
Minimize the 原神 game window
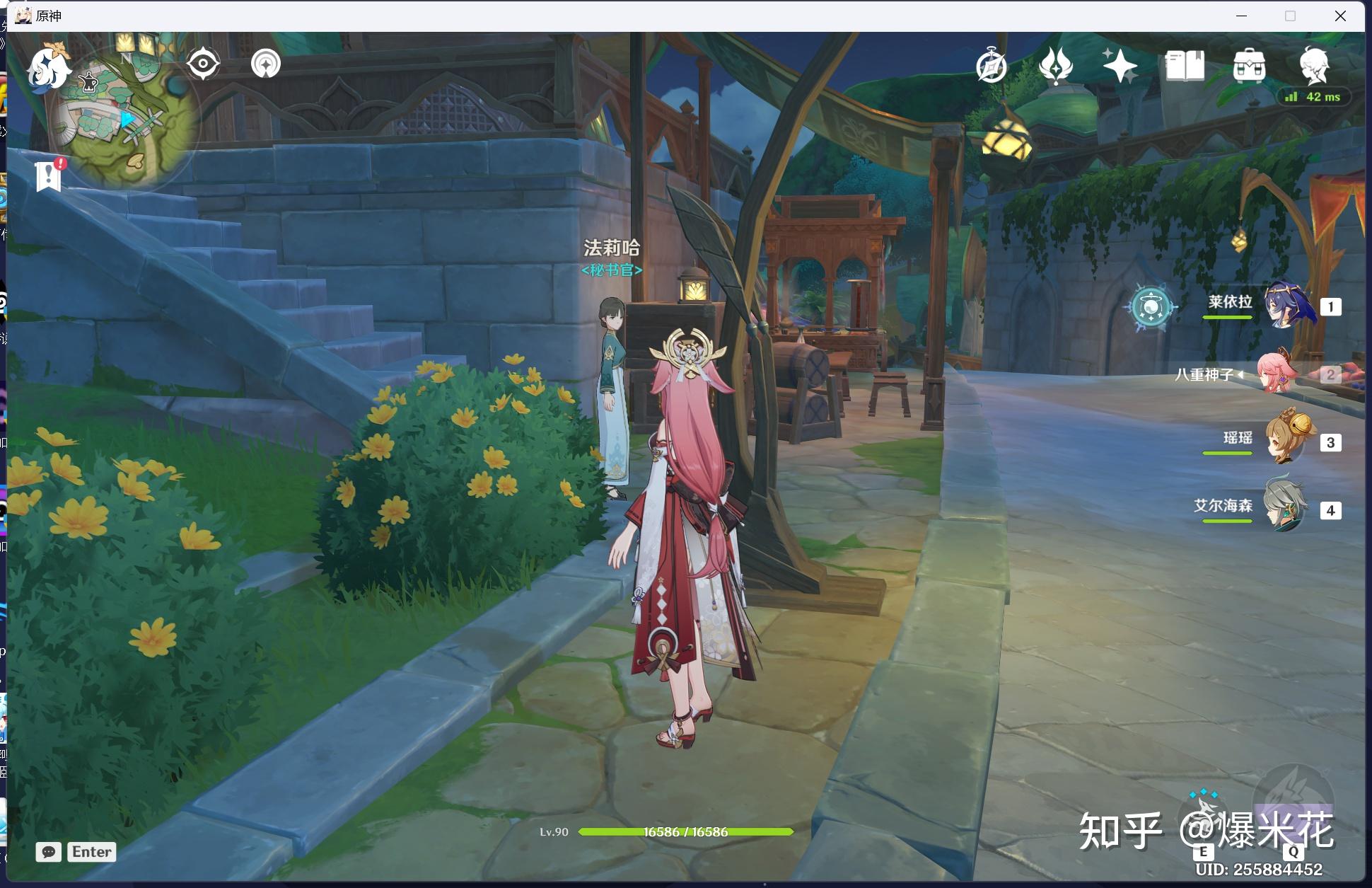(1241, 16)
